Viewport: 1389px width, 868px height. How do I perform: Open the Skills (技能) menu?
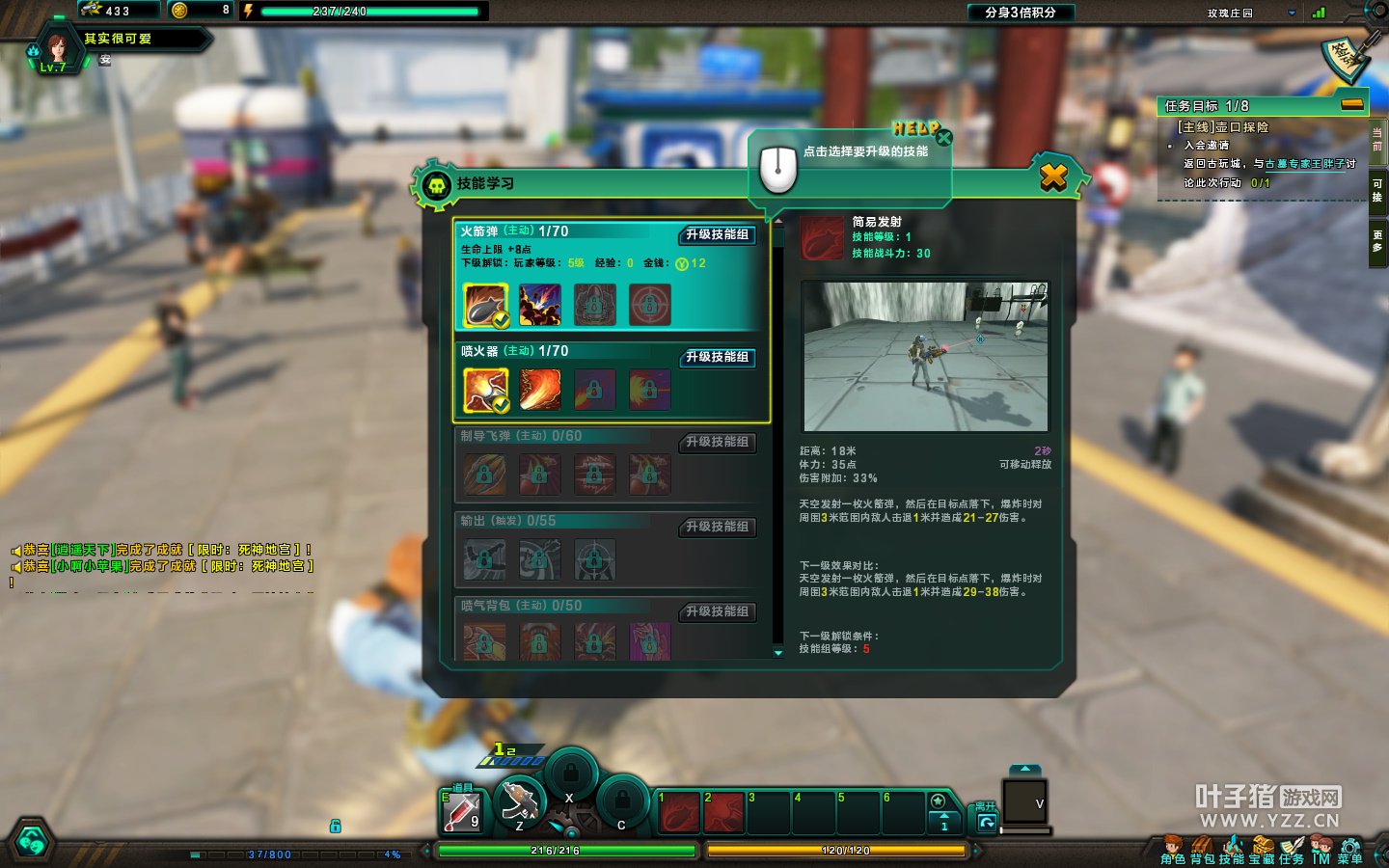tap(1232, 851)
